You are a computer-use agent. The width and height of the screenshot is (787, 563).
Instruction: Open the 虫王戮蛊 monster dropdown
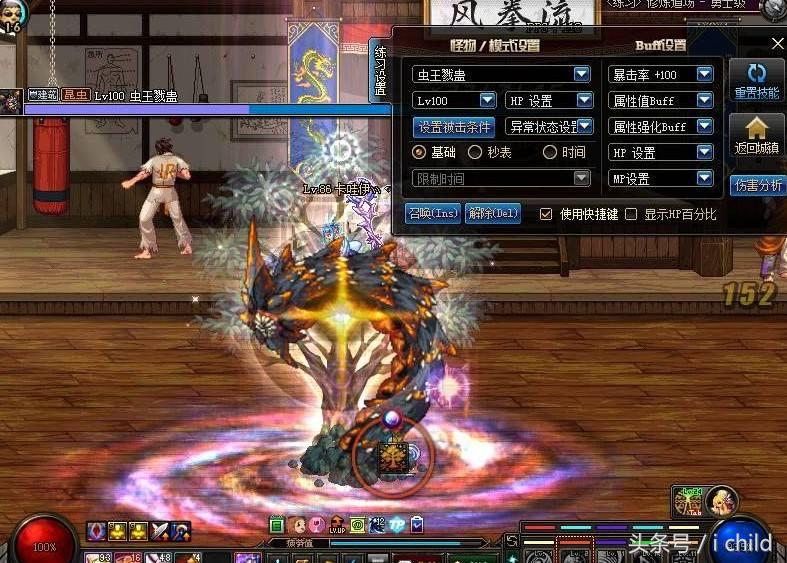581,74
